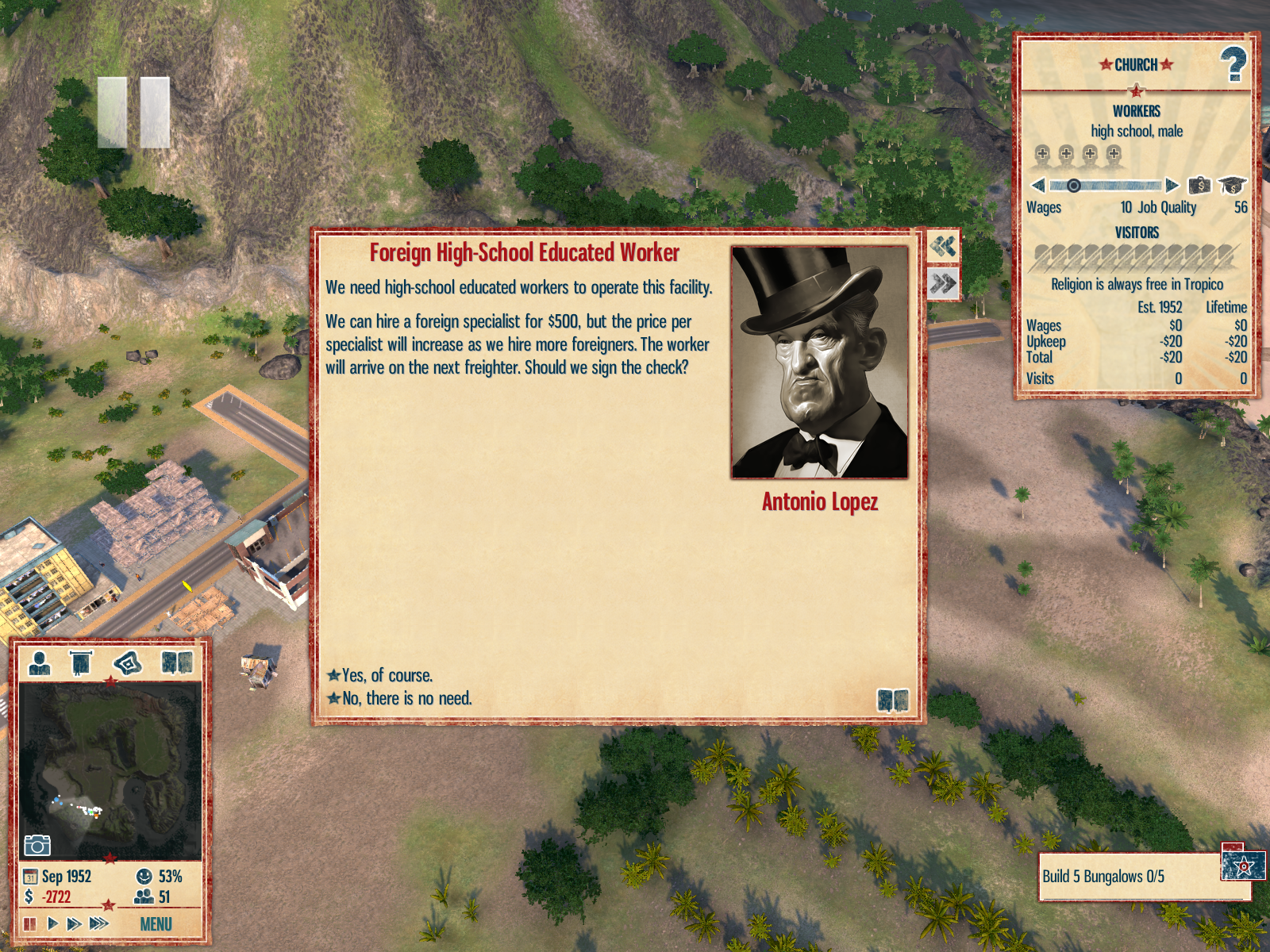1270x952 pixels.
Task: Open the almanac book above the minimap
Action: point(176,662)
